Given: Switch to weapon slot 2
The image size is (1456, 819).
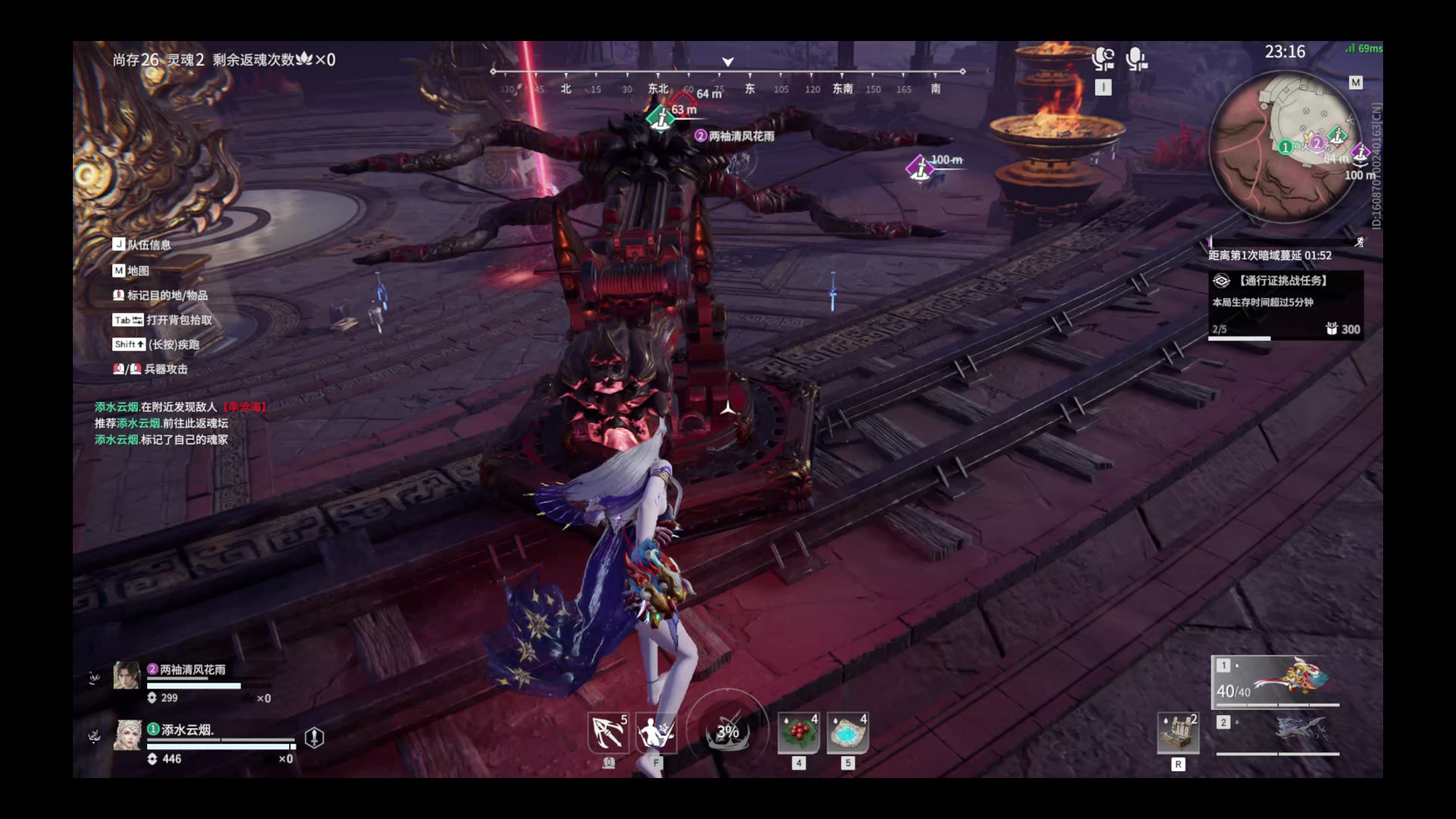Looking at the screenshot, I should pyautogui.click(x=1277, y=732).
